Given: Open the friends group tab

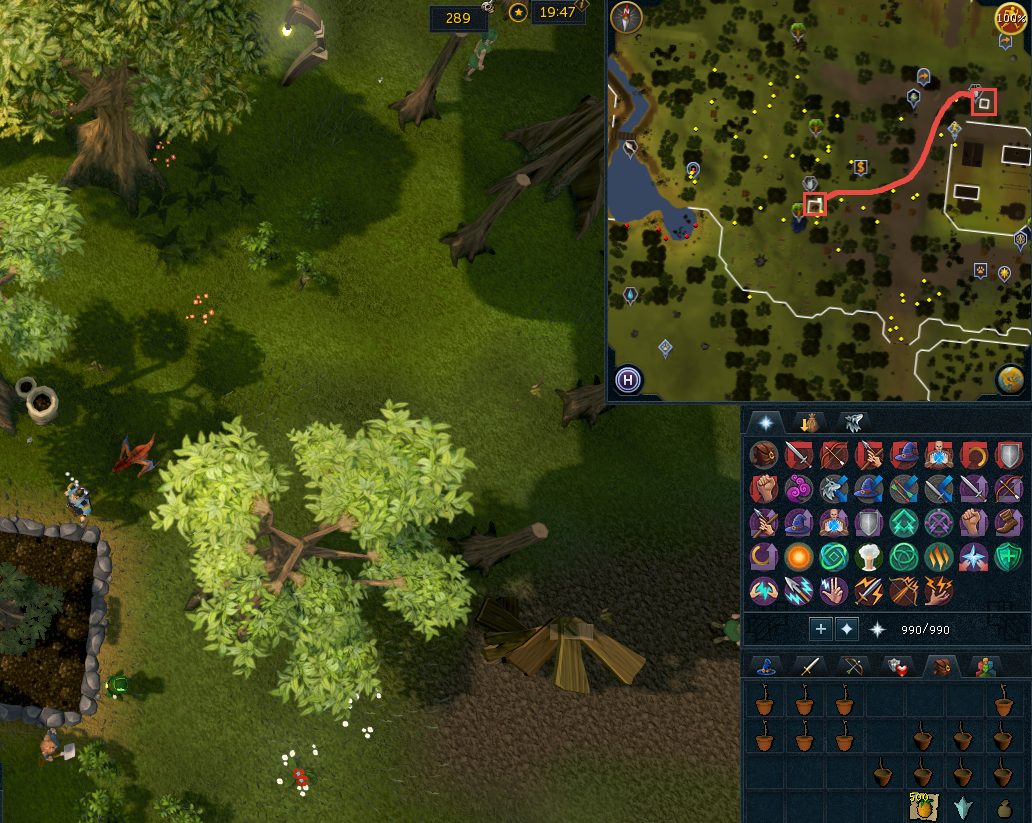Looking at the screenshot, I should (x=984, y=667).
